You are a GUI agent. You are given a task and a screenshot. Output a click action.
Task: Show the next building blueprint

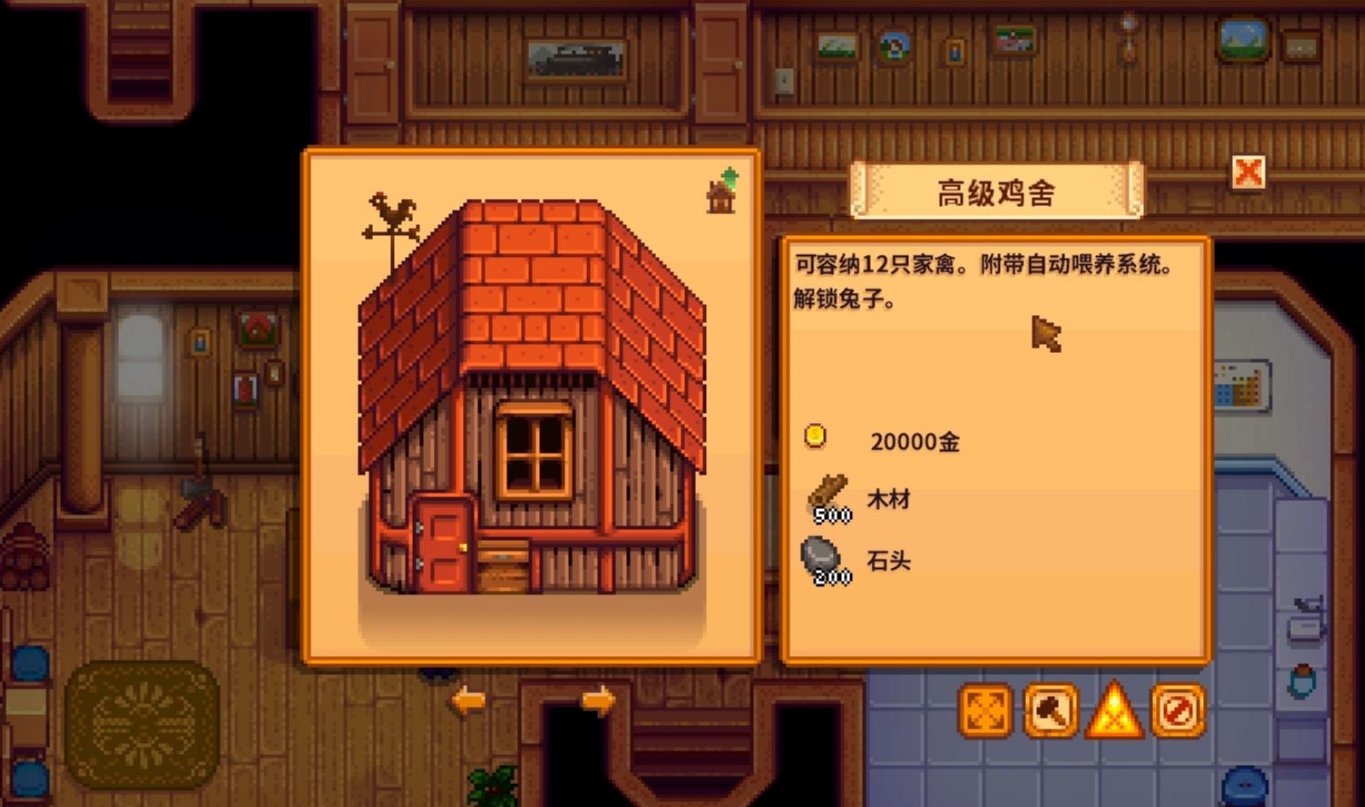pyautogui.click(x=597, y=700)
